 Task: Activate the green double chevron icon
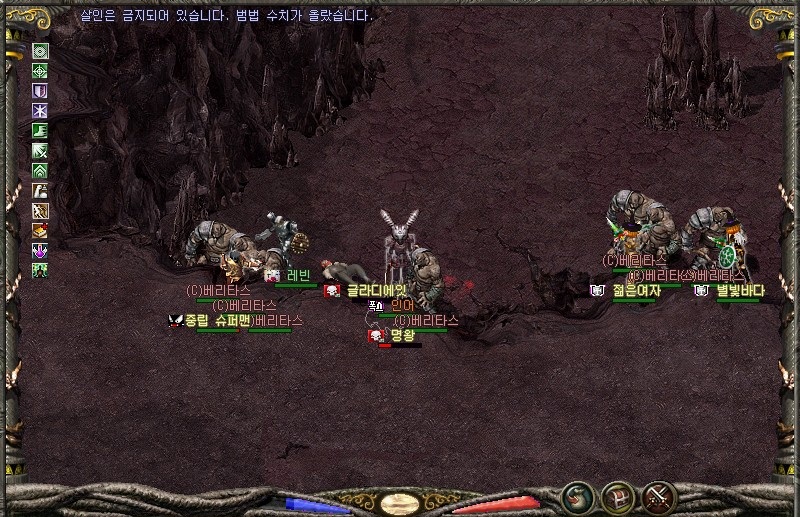(40, 171)
